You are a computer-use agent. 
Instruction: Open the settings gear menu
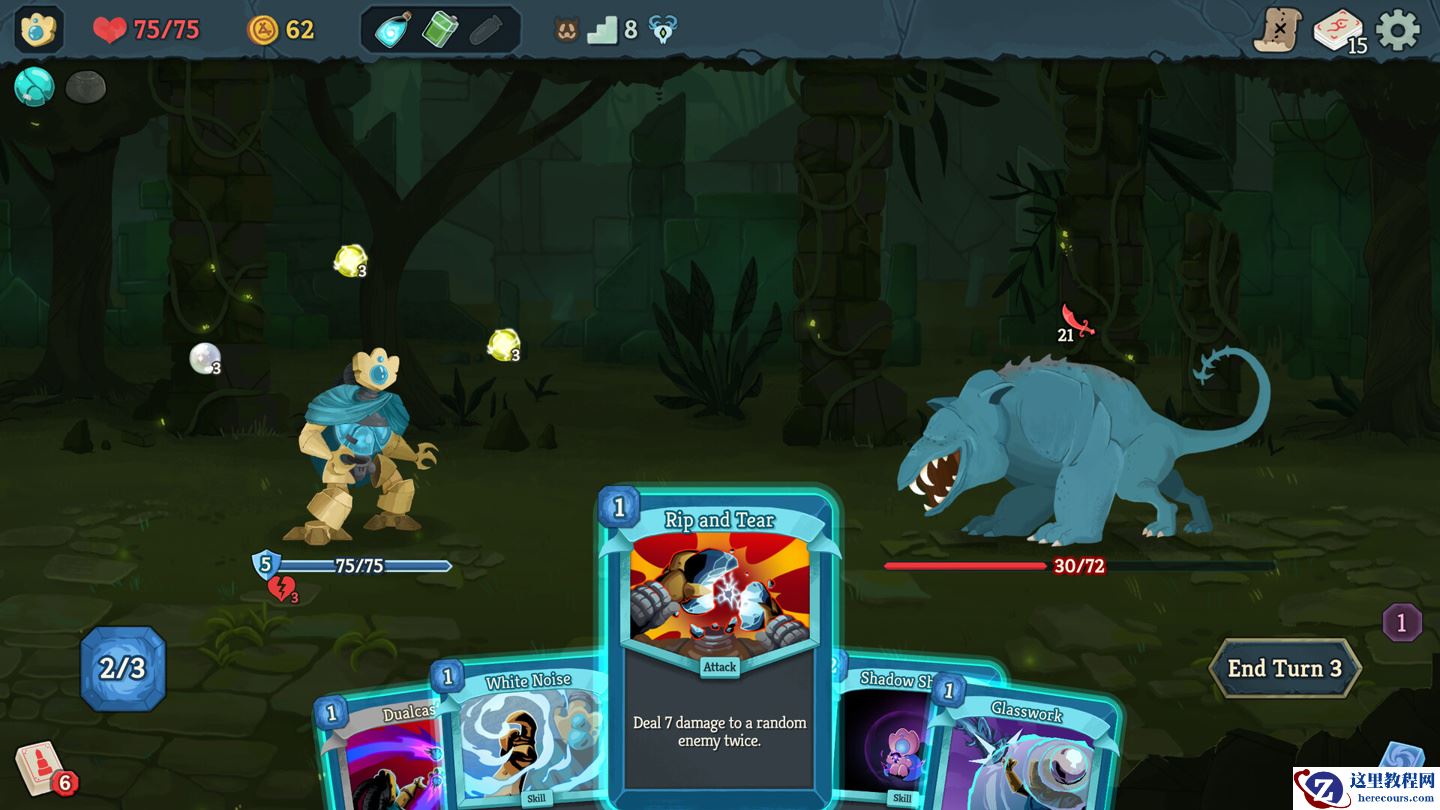tap(1397, 30)
